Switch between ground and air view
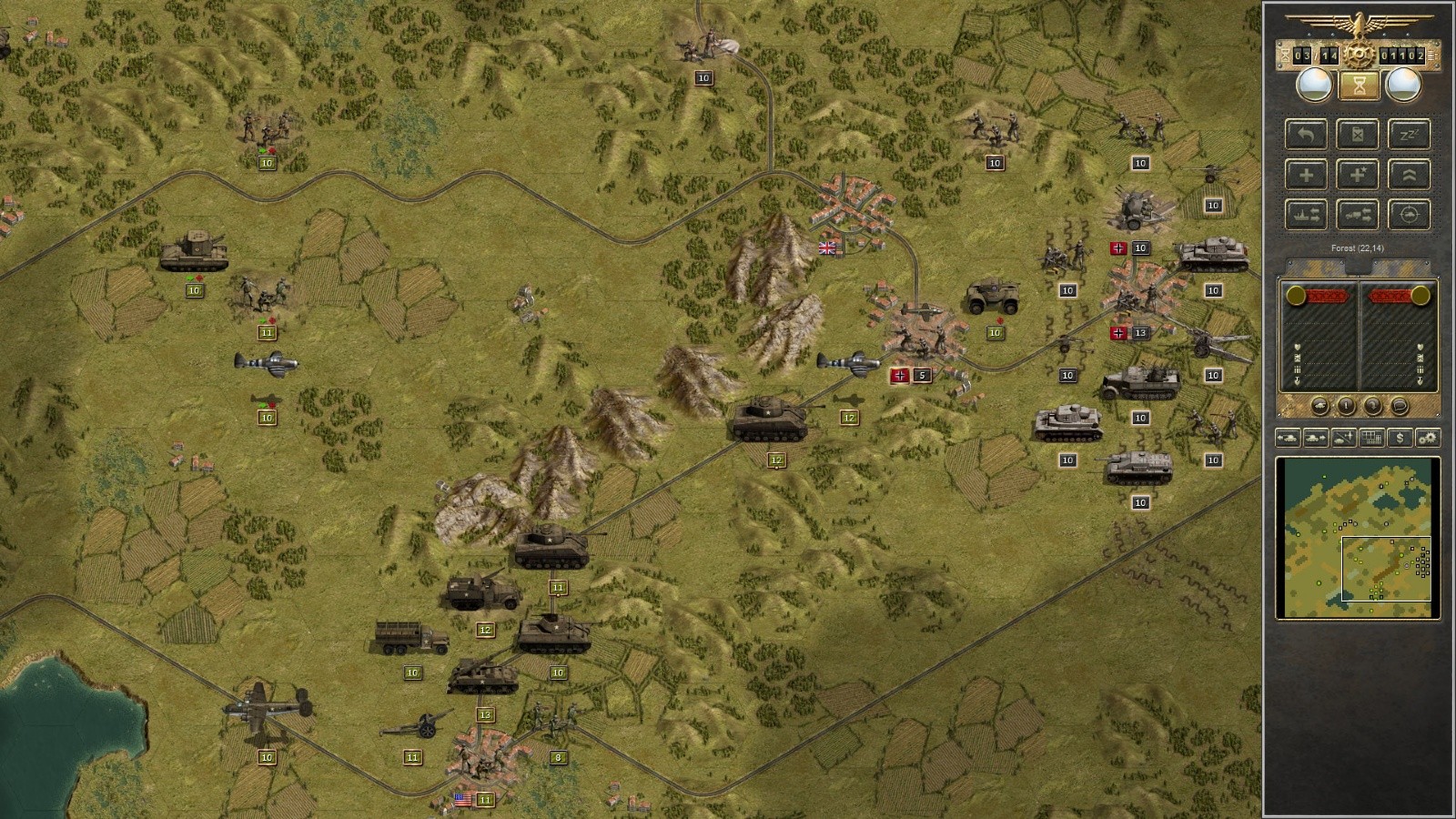 pos(1344,438)
